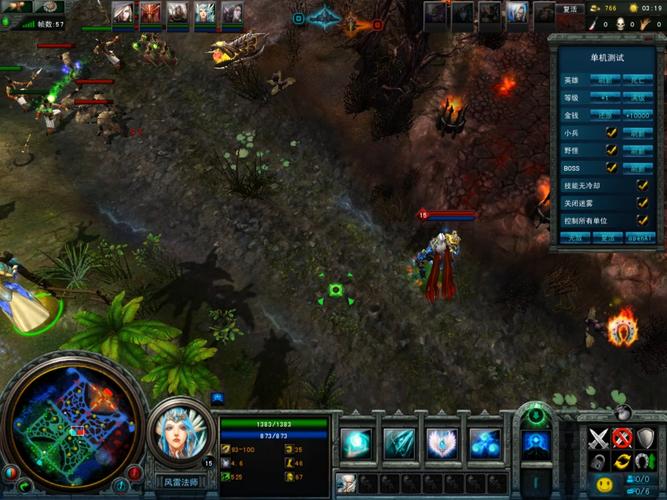667x500 pixels.
Task: Add one hero level with +1 button
Action: point(605,98)
